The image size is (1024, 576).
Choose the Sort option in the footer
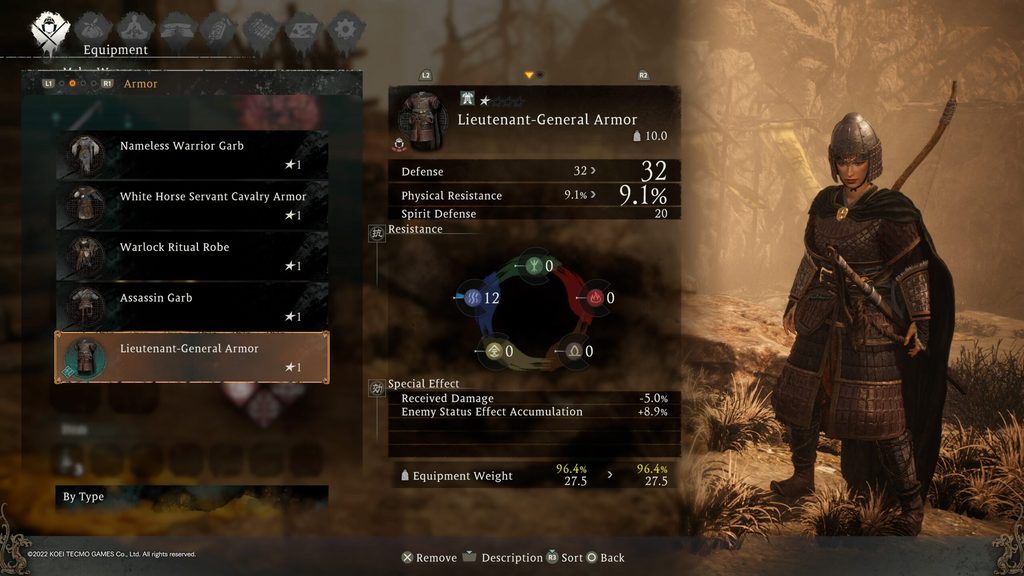(564, 558)
